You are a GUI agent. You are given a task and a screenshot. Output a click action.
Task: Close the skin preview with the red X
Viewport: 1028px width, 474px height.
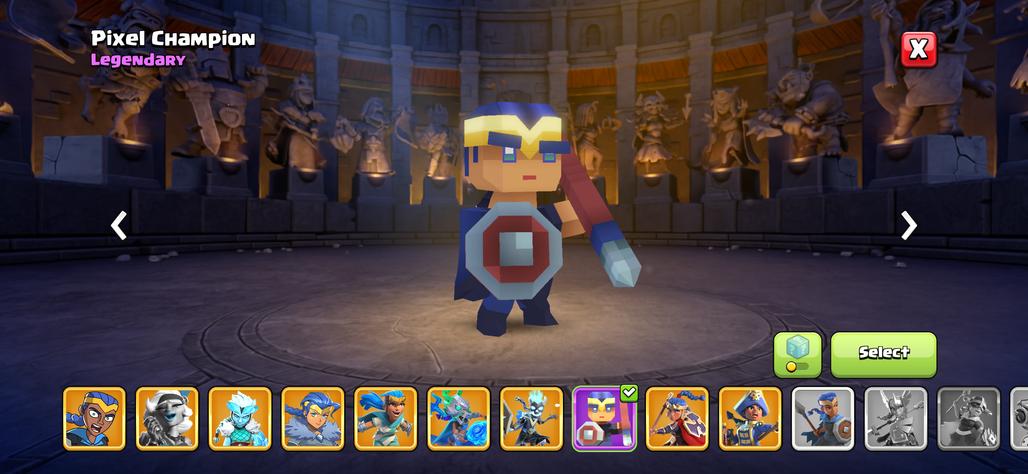pos(918,49)
